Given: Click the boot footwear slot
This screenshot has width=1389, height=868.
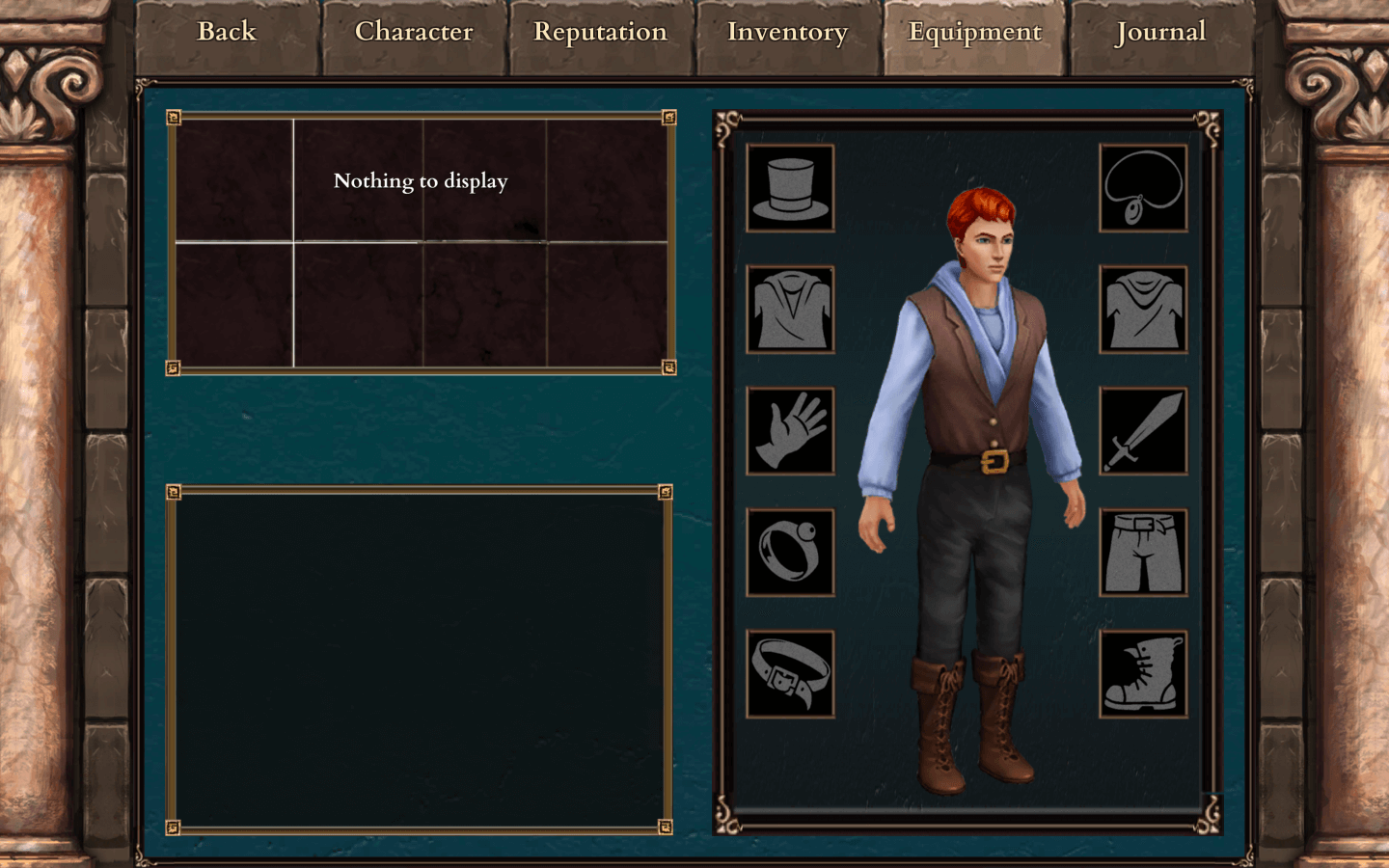Looking at the screenshot, I should pyautogui.click(x=1143, y=674).
